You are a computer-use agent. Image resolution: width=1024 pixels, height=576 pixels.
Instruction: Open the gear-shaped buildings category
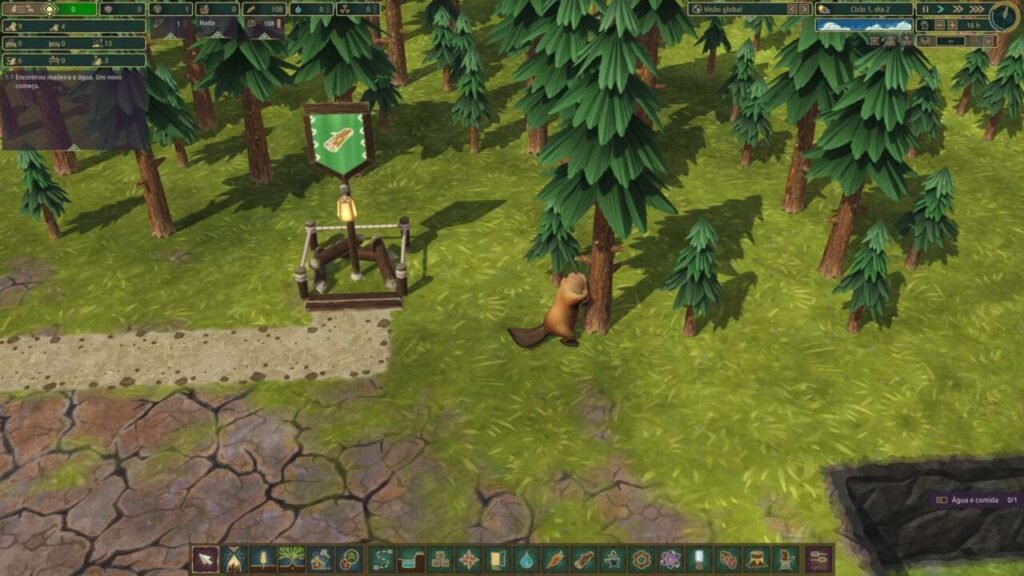coord(642,559)
